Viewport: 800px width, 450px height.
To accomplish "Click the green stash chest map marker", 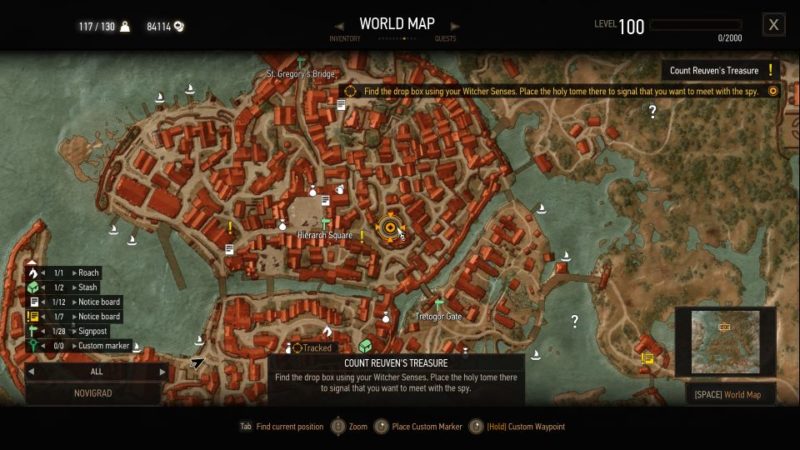I will [365, 346].
